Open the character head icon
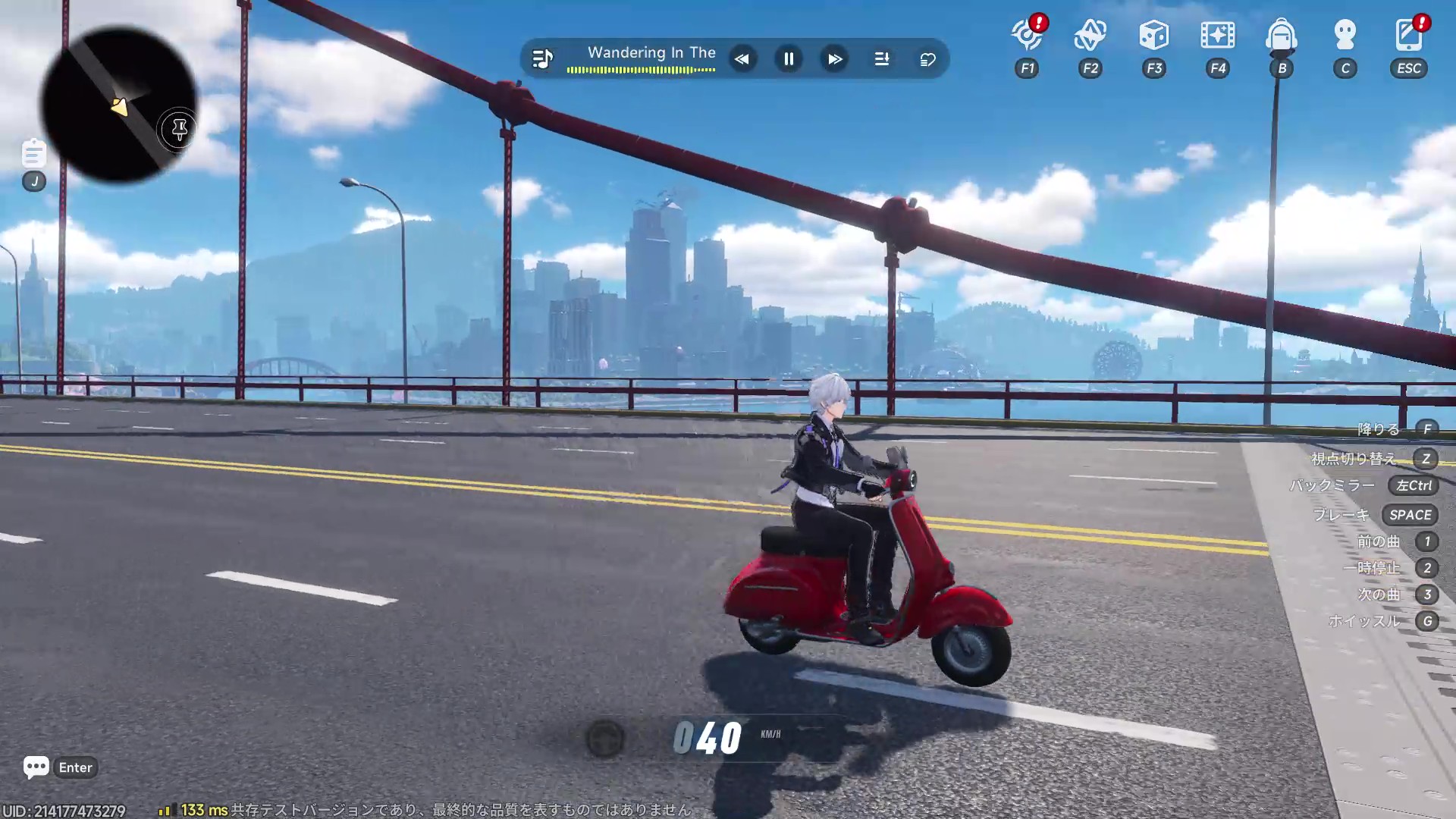The image size is (1456, 819). [x=1345, y=35]
